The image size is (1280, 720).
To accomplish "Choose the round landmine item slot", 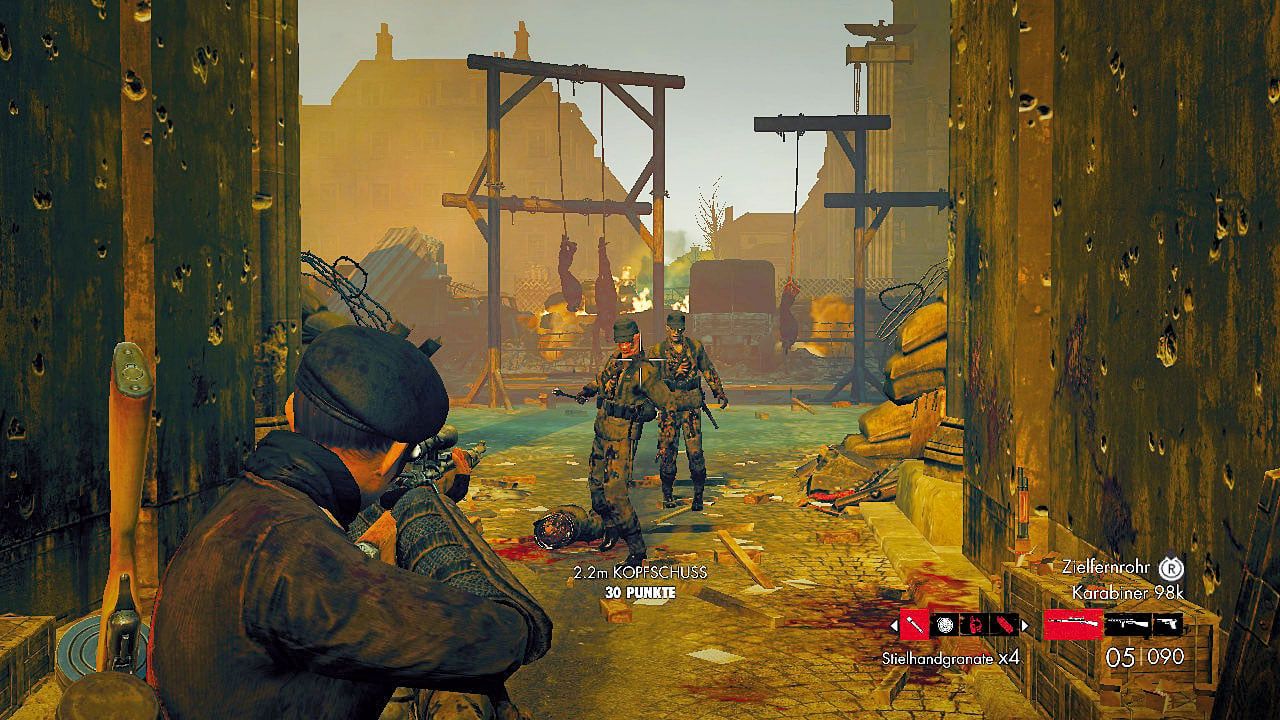I will [945, 625].
